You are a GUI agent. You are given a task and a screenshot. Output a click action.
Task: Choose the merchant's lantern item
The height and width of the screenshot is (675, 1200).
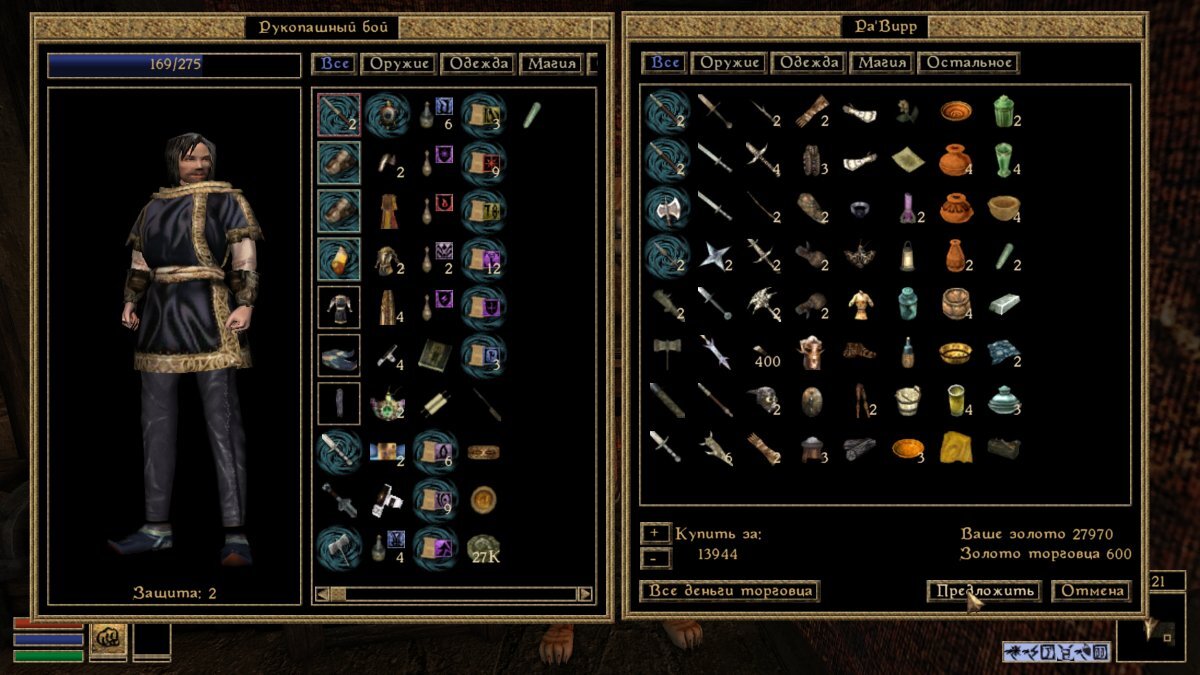(906, 255)
